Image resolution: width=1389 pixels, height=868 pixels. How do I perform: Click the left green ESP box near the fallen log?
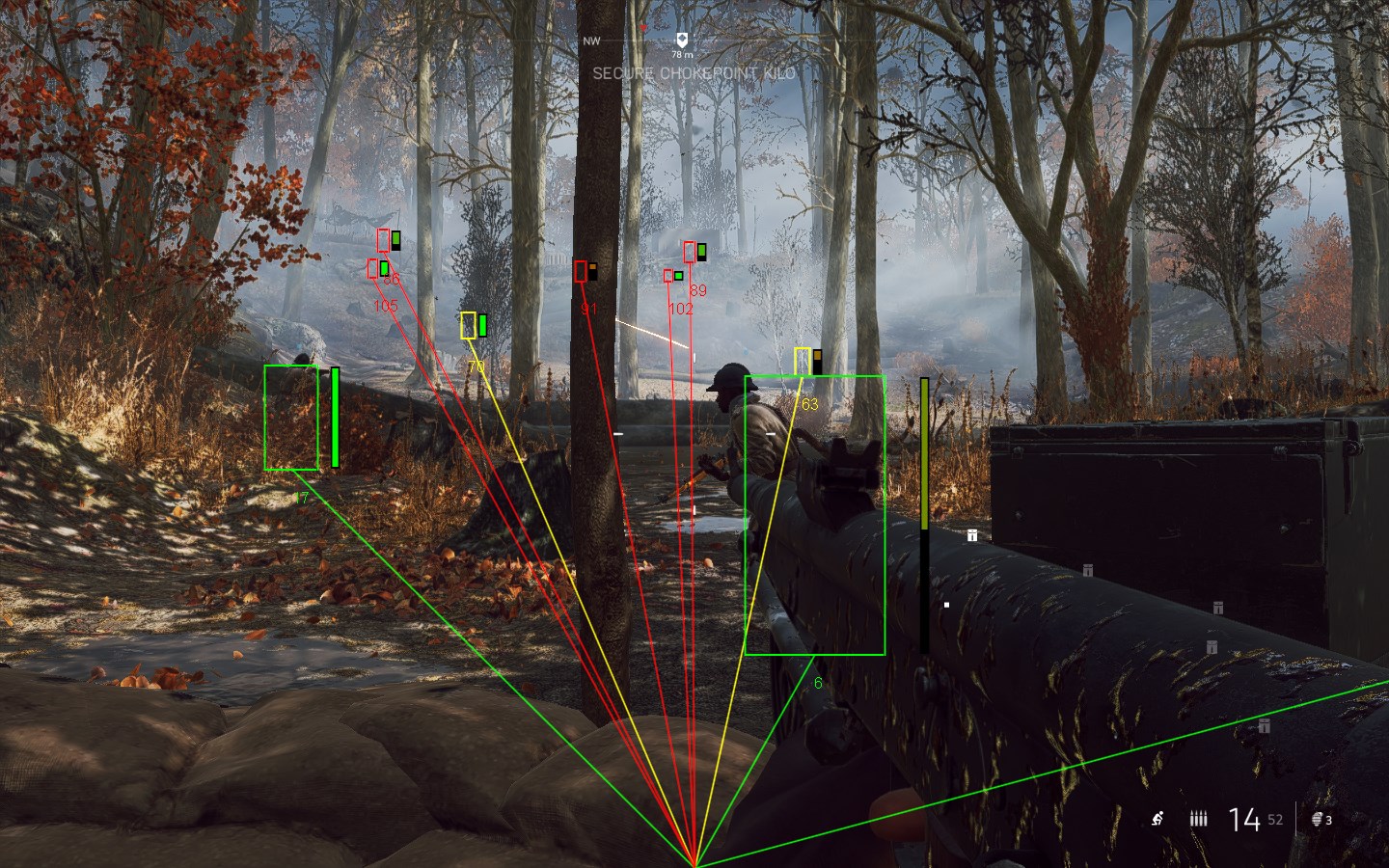[291, 420]
